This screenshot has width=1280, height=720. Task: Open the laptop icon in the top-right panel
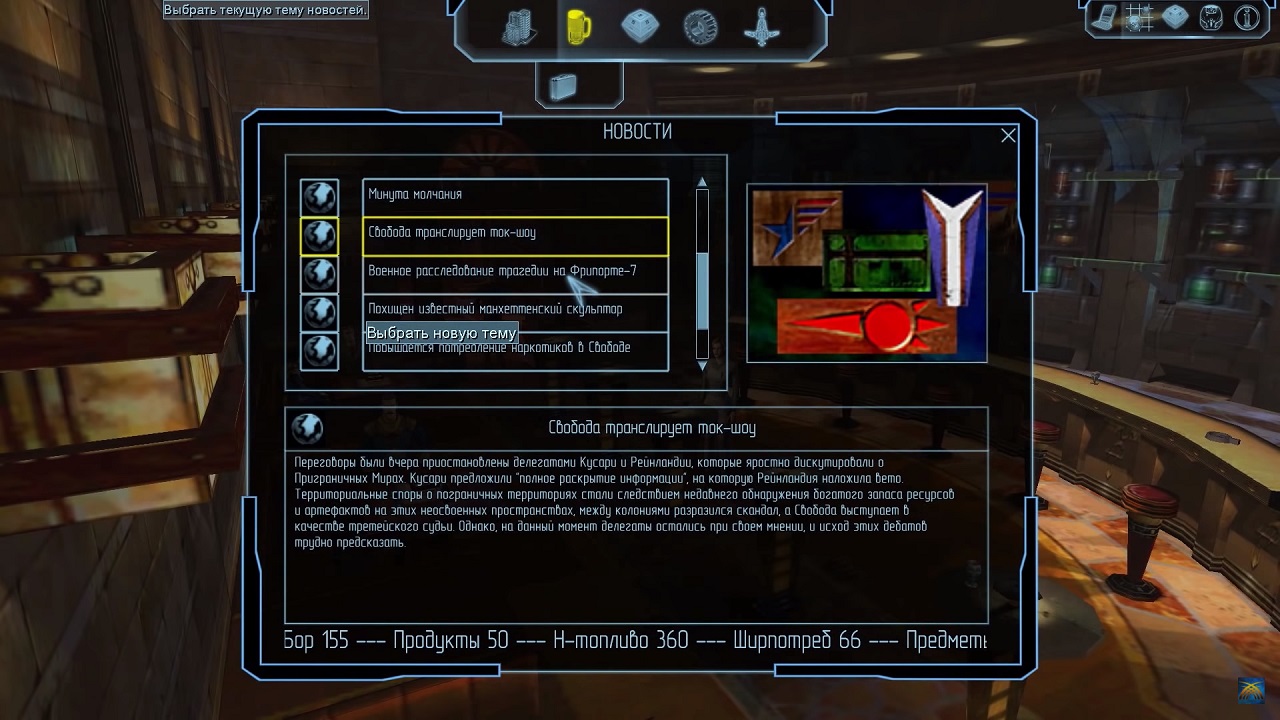pos(1103,18)
